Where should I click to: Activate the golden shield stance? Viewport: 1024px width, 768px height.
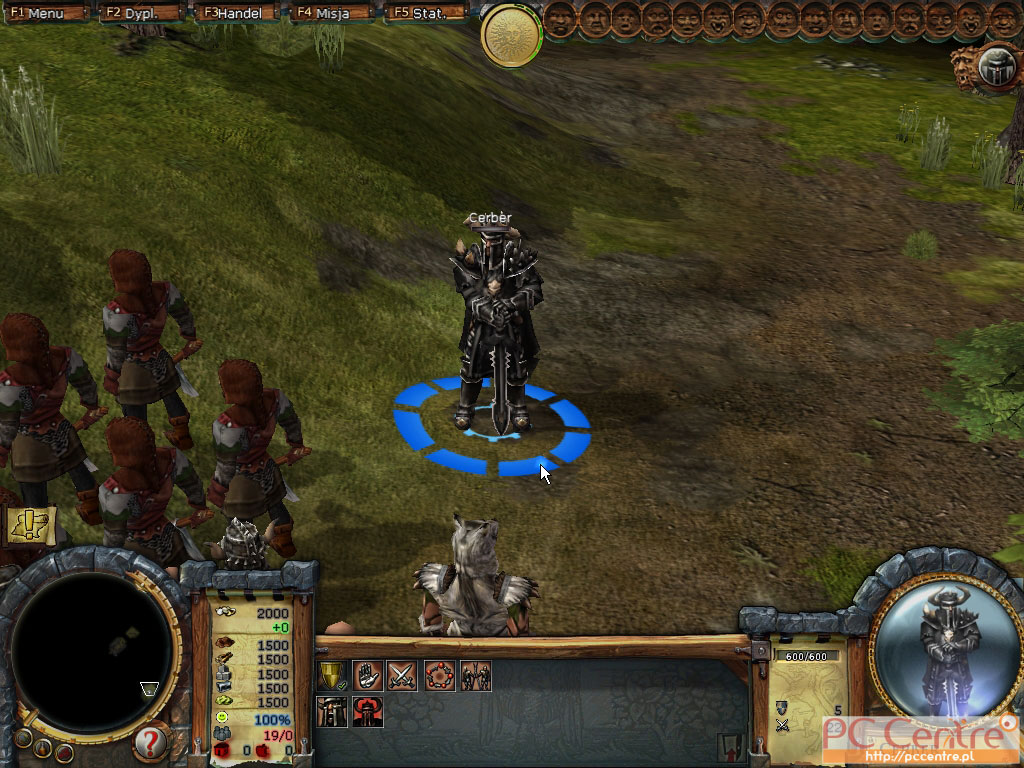pos(331,676)
